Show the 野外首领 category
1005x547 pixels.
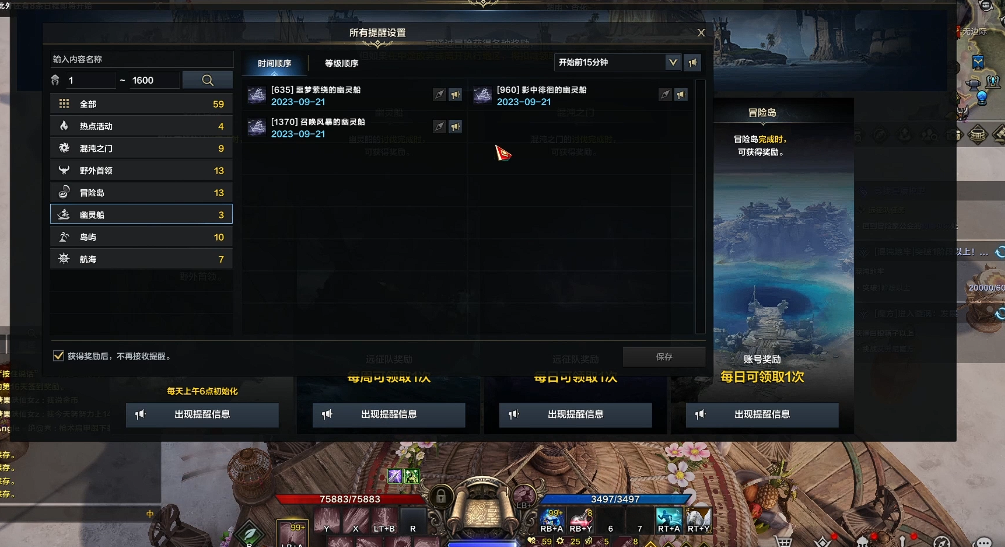pyautogui.click(x=141, y=170)
